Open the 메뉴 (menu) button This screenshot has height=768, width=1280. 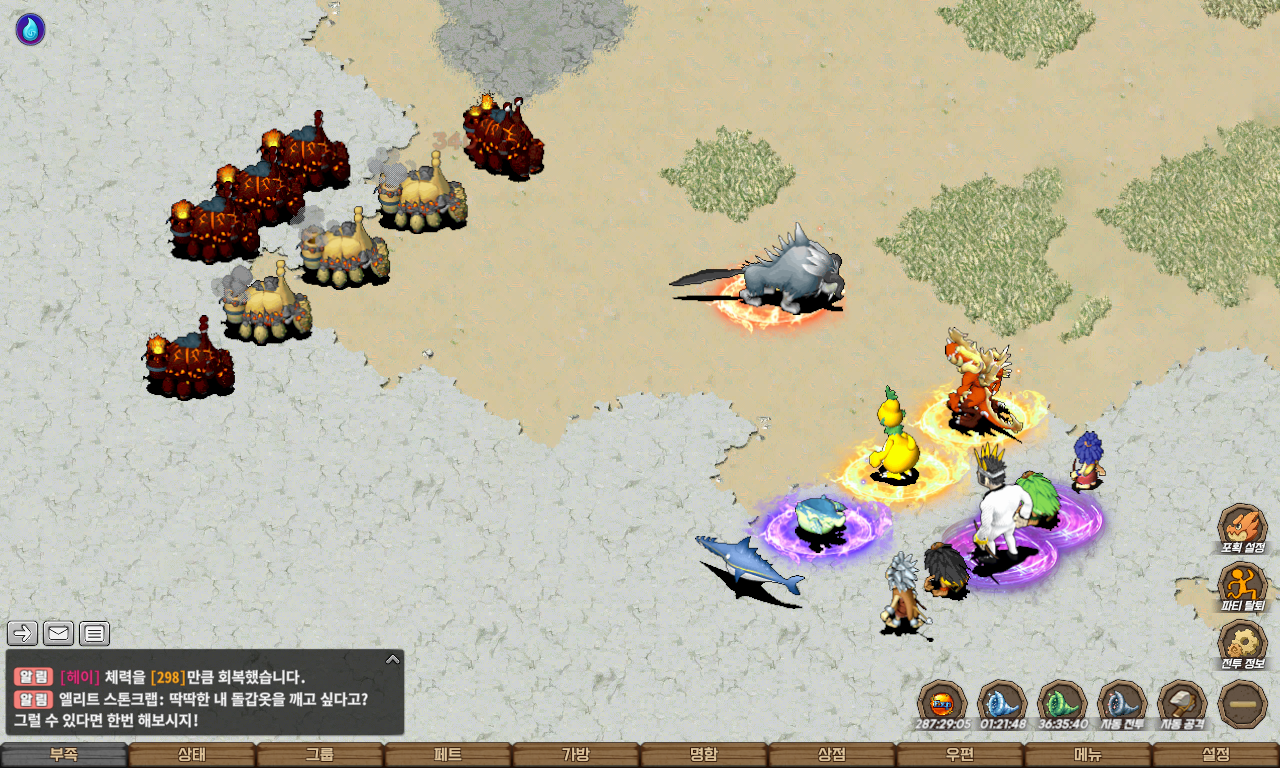coord(1088,755)
